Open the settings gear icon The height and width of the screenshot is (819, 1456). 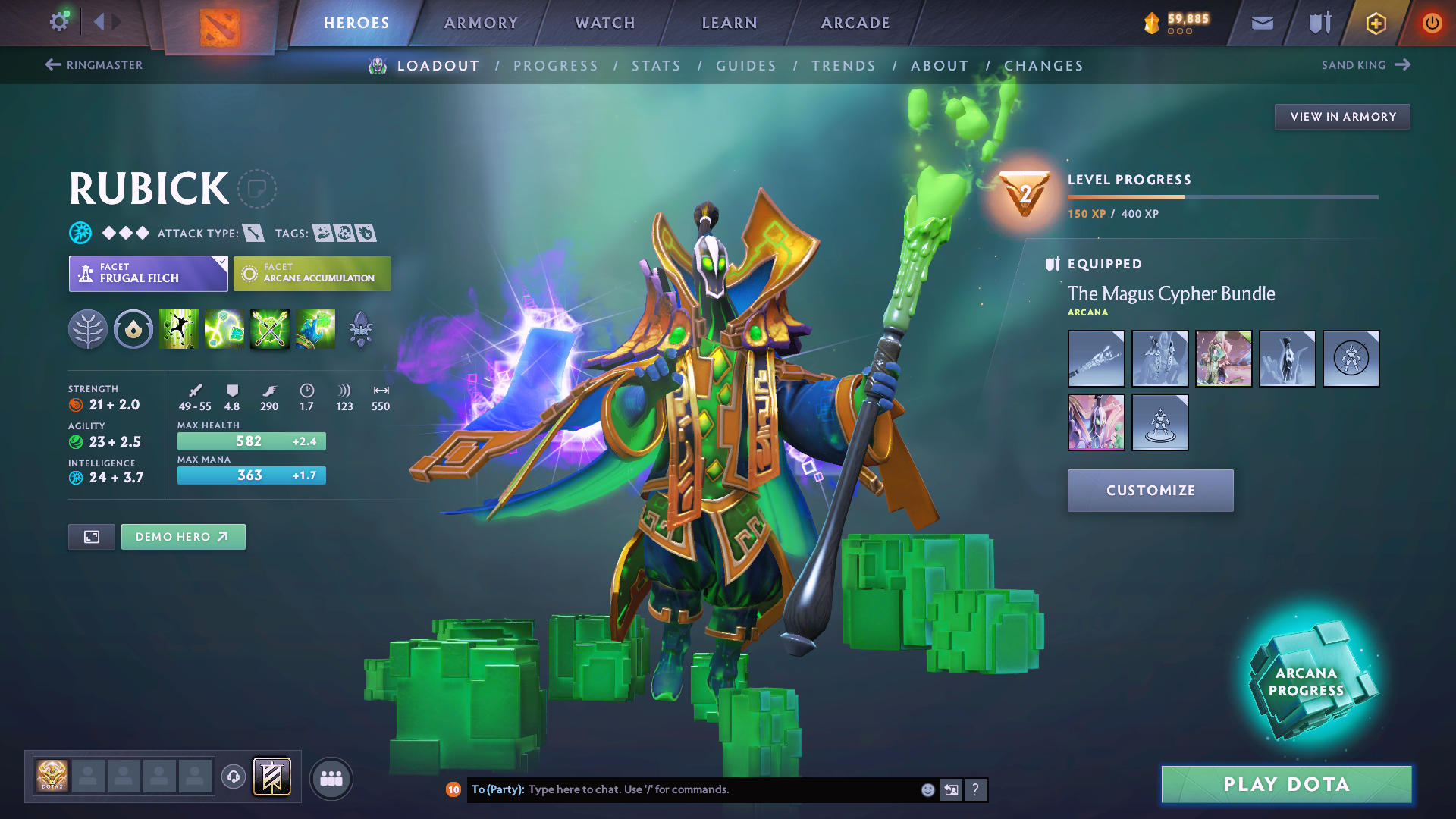tap(59, 22)
